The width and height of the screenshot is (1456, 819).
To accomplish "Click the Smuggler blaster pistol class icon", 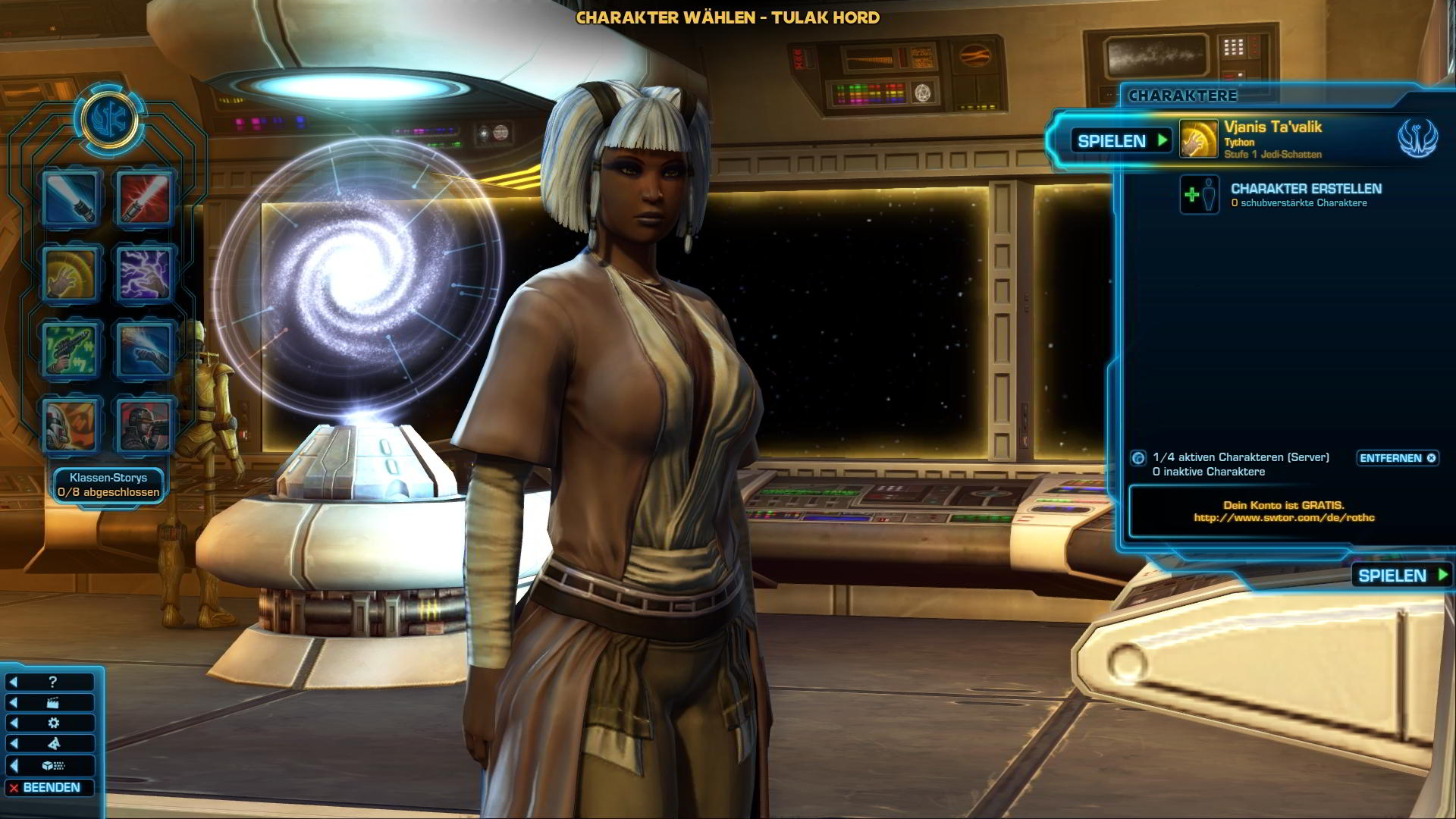I will [69, 350].
